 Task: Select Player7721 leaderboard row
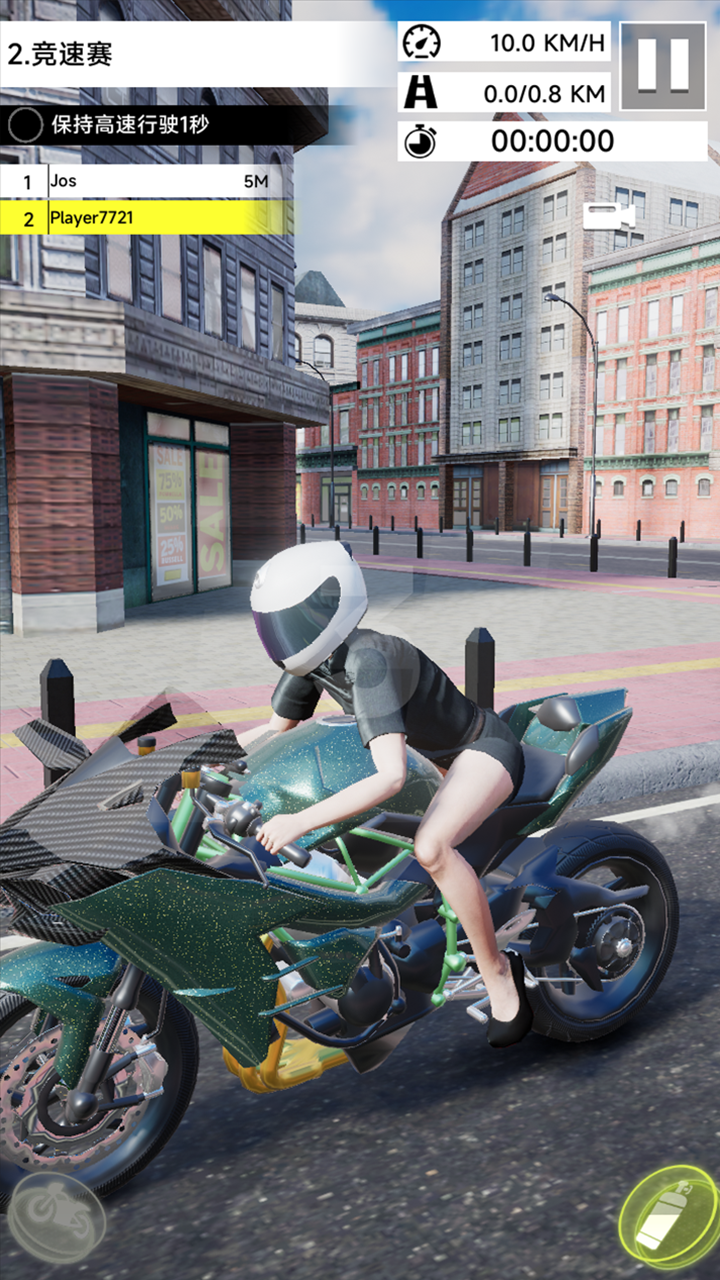(x=146, y=218)
